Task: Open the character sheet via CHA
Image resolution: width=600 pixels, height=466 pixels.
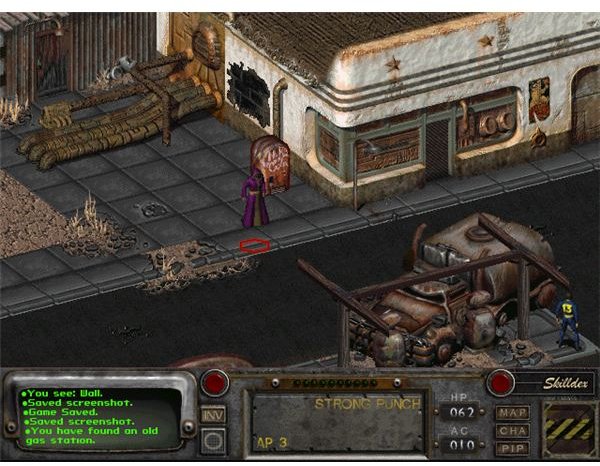Action: (x=512, y=429)
